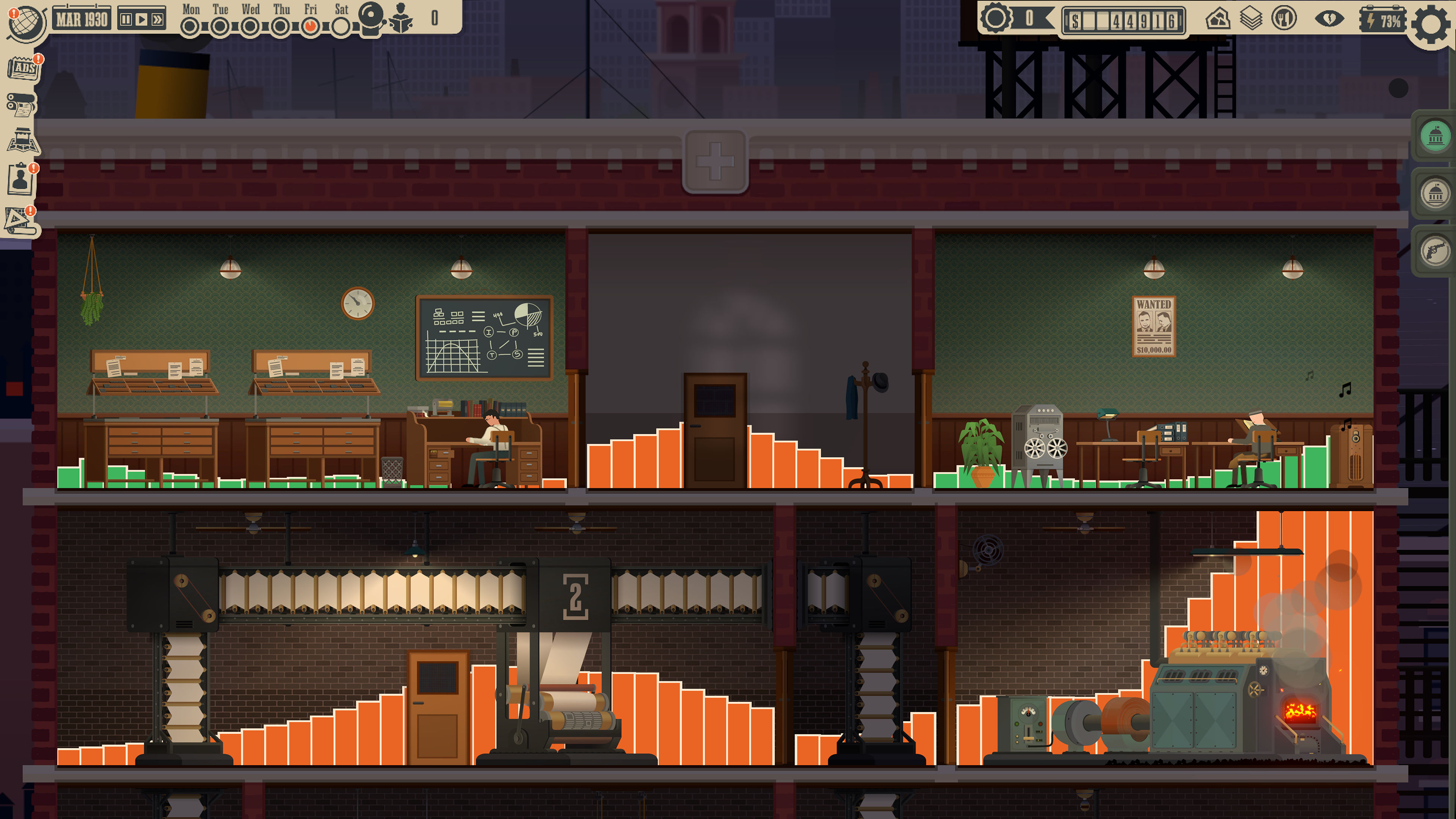Screen dimensions: 1456x819
Task: Open the ADS newspaper panel
Action: tap(23, 68)
